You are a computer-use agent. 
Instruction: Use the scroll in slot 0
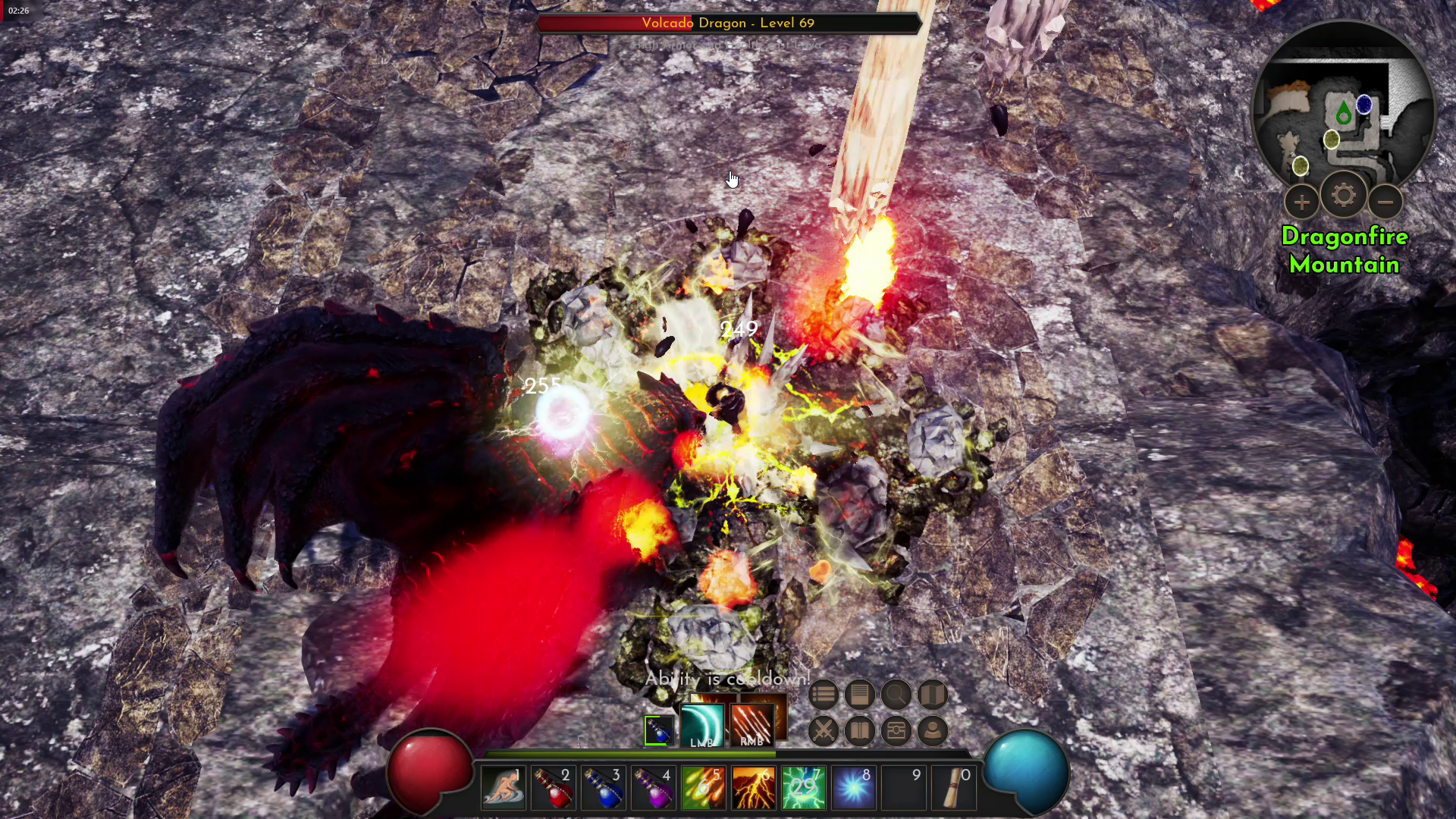point(954,789)
